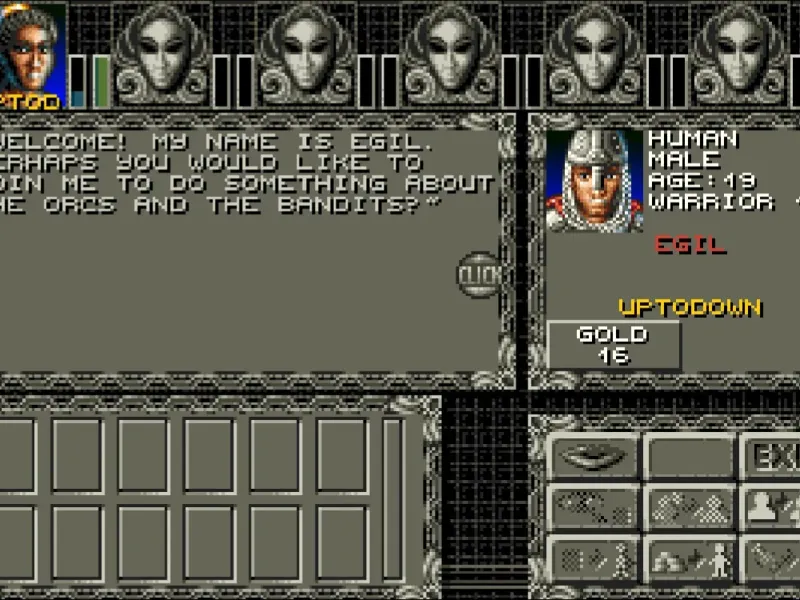This screenshot has height=600, width=800.
Task: Ask Egil to join using the person-arrow button
Action: 772,509
